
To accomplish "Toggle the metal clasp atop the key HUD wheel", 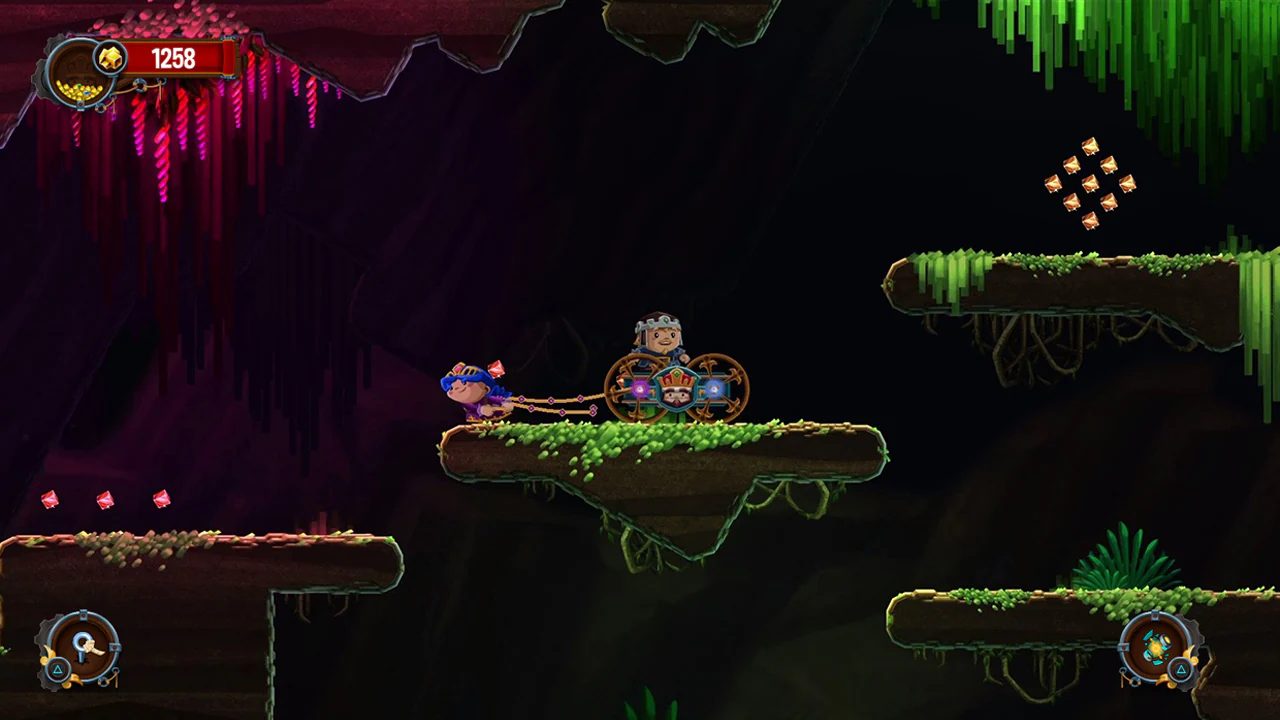I will click(x=83, y=614).
